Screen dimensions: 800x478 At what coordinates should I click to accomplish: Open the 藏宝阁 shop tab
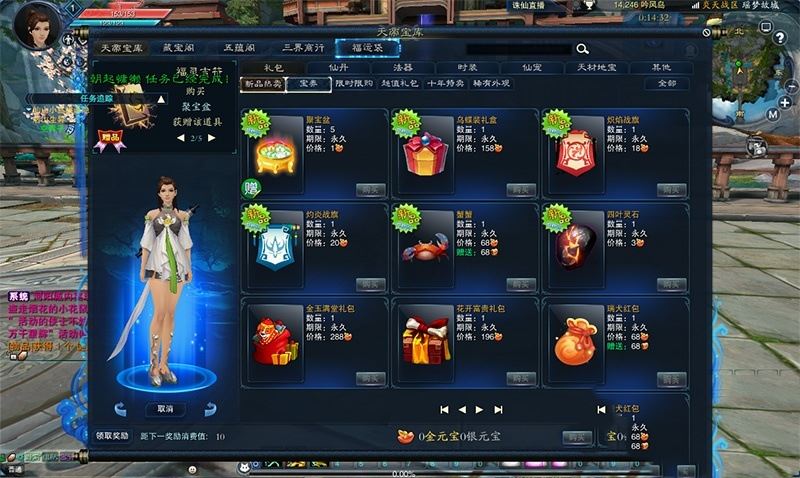pos(181,47)
